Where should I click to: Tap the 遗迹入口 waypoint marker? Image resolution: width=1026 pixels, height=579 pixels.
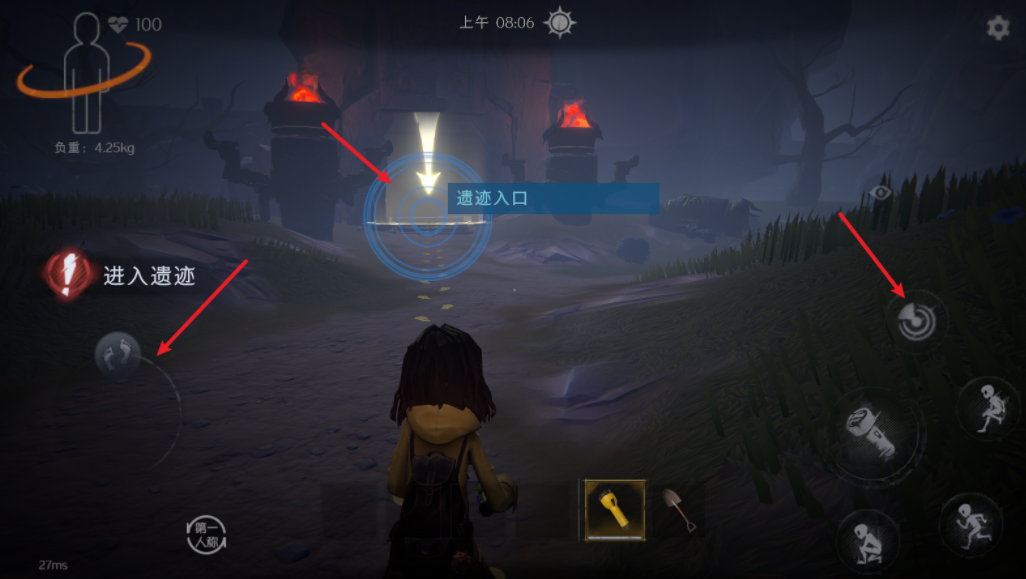click(x=428, y=211)
